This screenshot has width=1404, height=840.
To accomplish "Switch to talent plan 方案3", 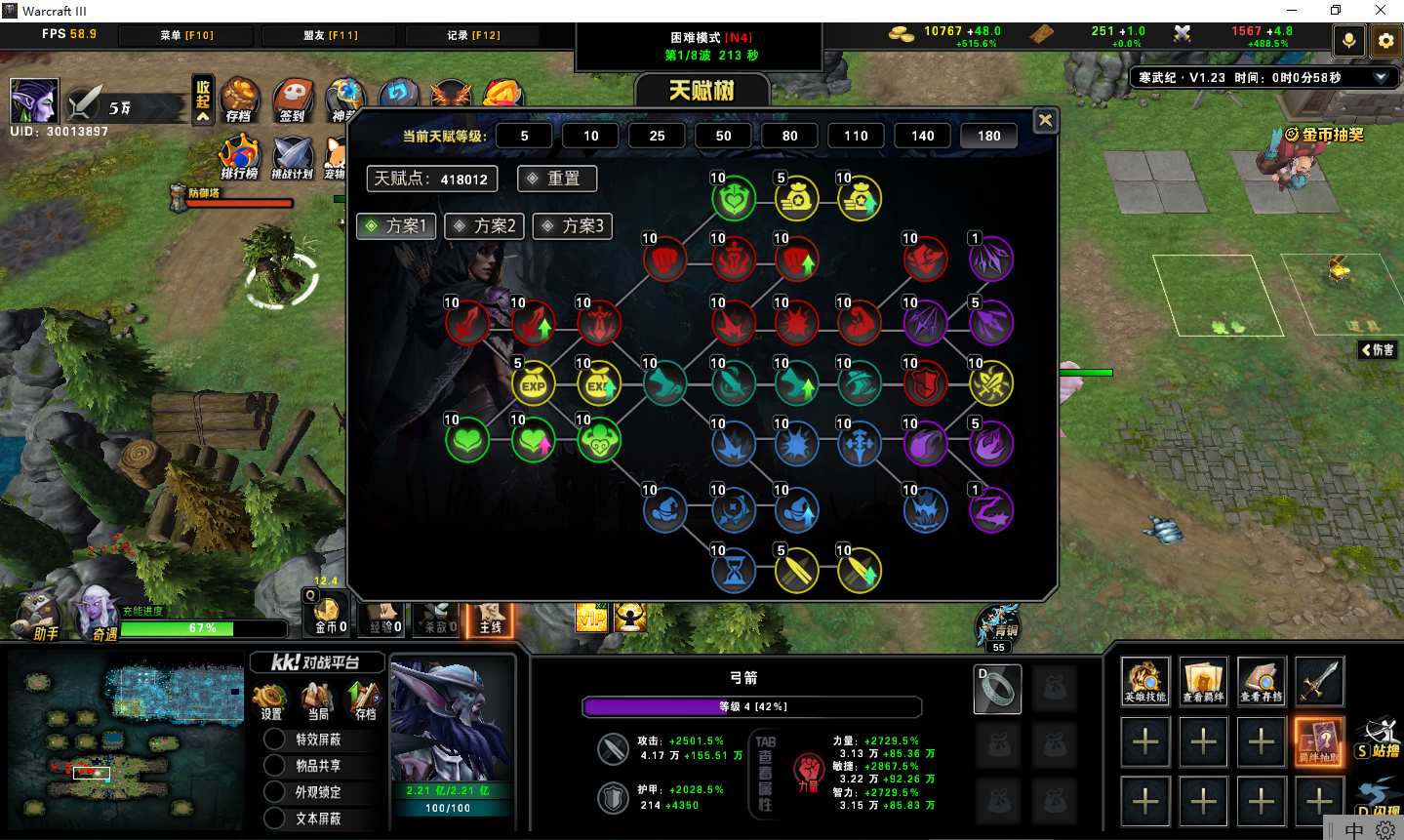I will (x=574, y=226).
